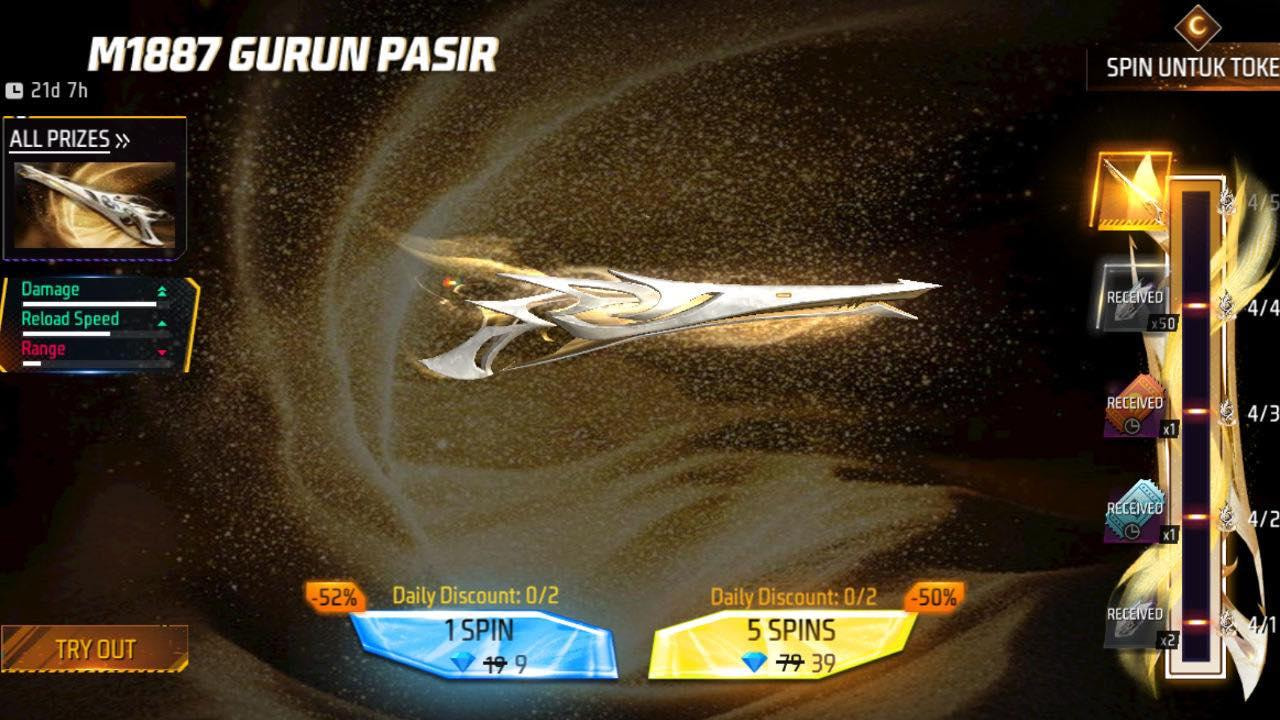The height and width of the screenshot is (720, 1280).
Task: Select the orange ticket x1 reward
Action: coord(1136,406)
